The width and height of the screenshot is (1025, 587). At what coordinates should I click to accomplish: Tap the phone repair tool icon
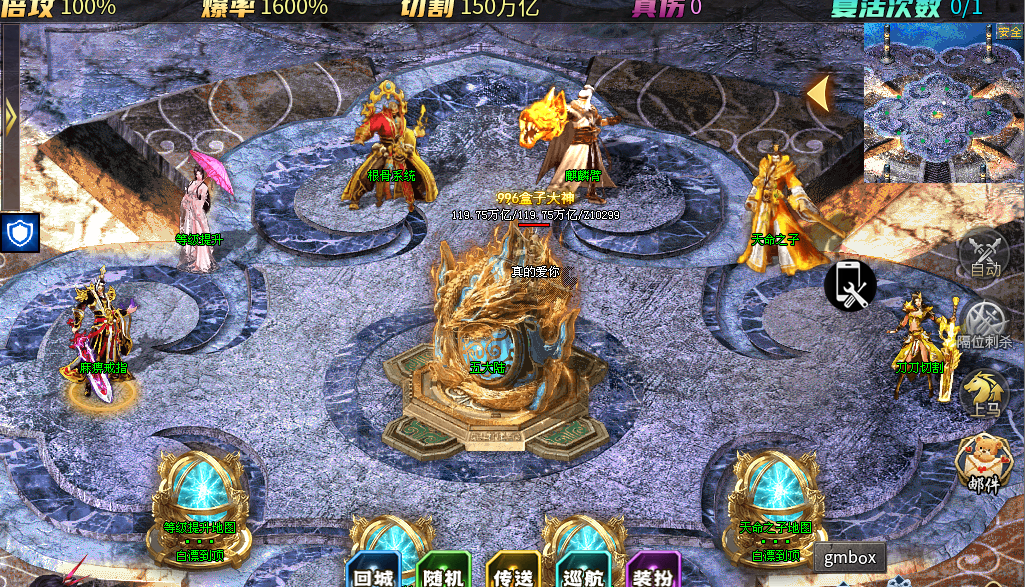tap(850, 285)
